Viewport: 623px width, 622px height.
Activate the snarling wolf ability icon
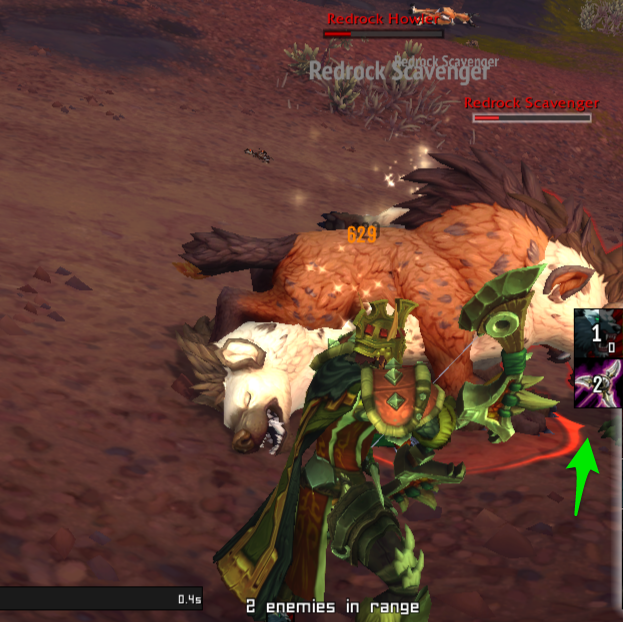coord(598,333)
